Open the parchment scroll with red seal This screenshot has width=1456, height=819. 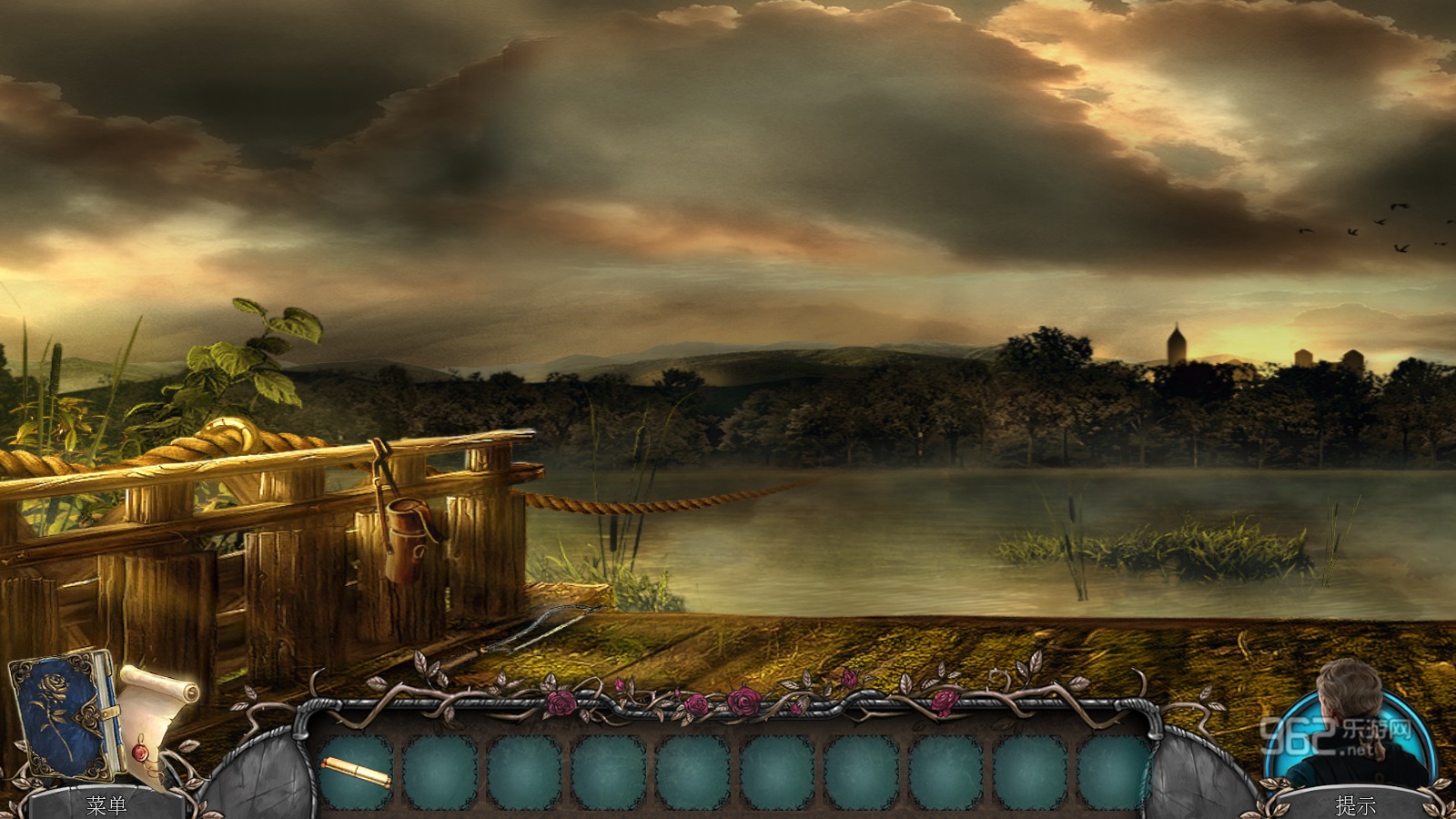coord(156,719)
